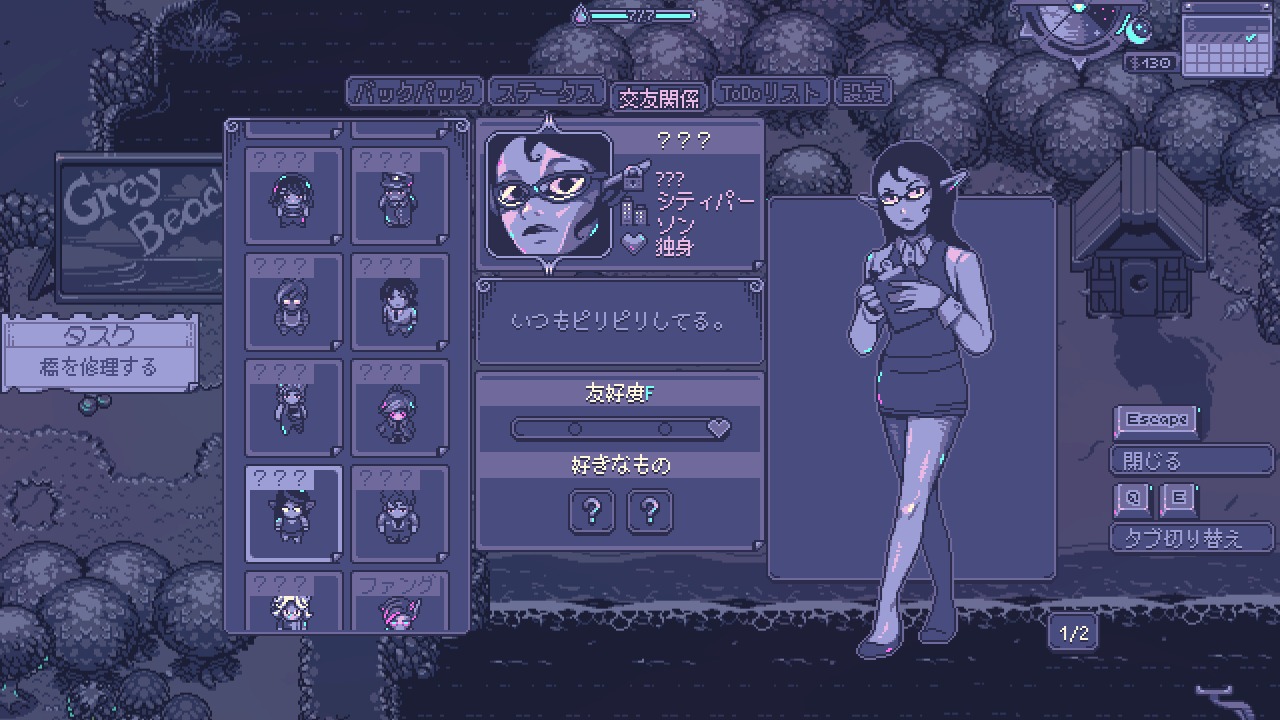Choose the highlighted elf-eared character card

[x=293, y=513]
